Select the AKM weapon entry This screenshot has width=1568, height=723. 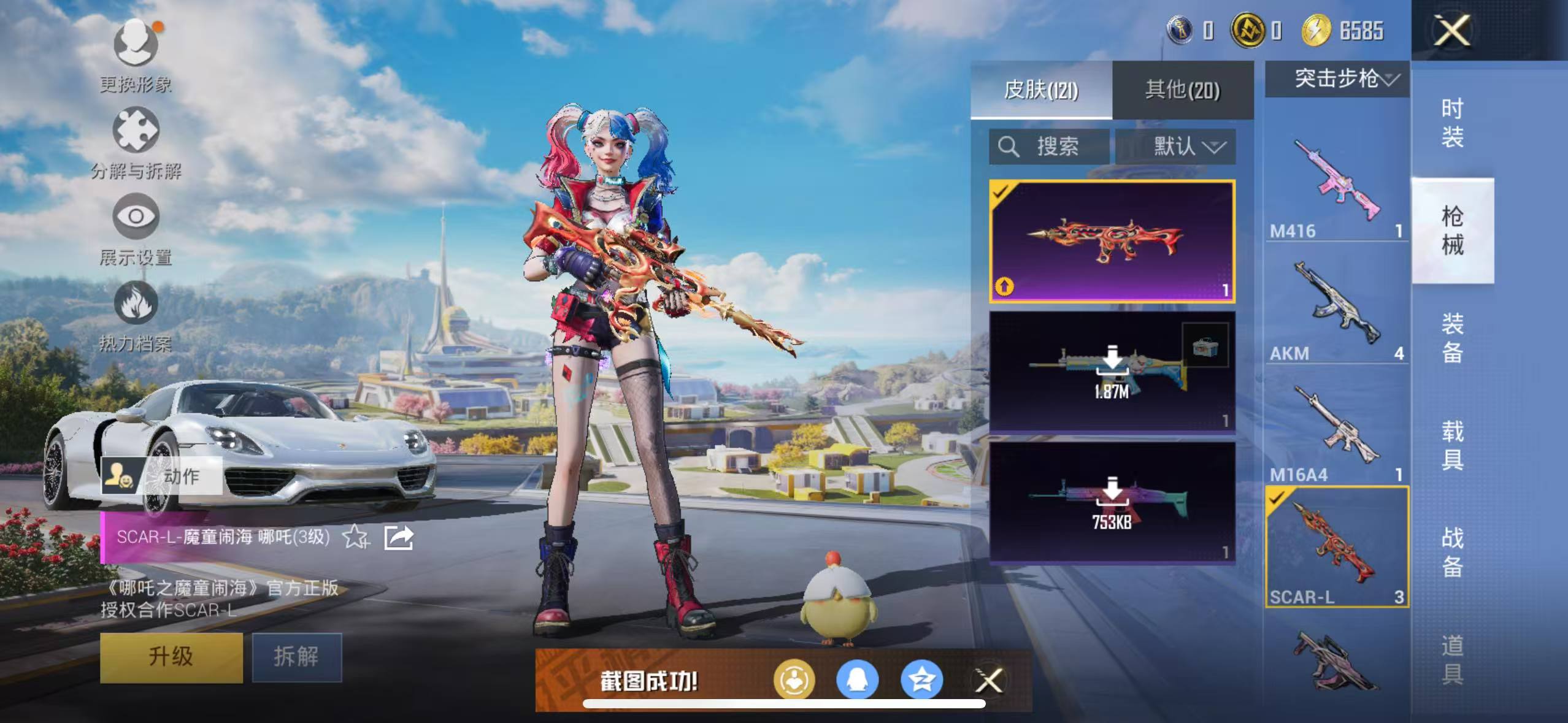[1337, 307]
